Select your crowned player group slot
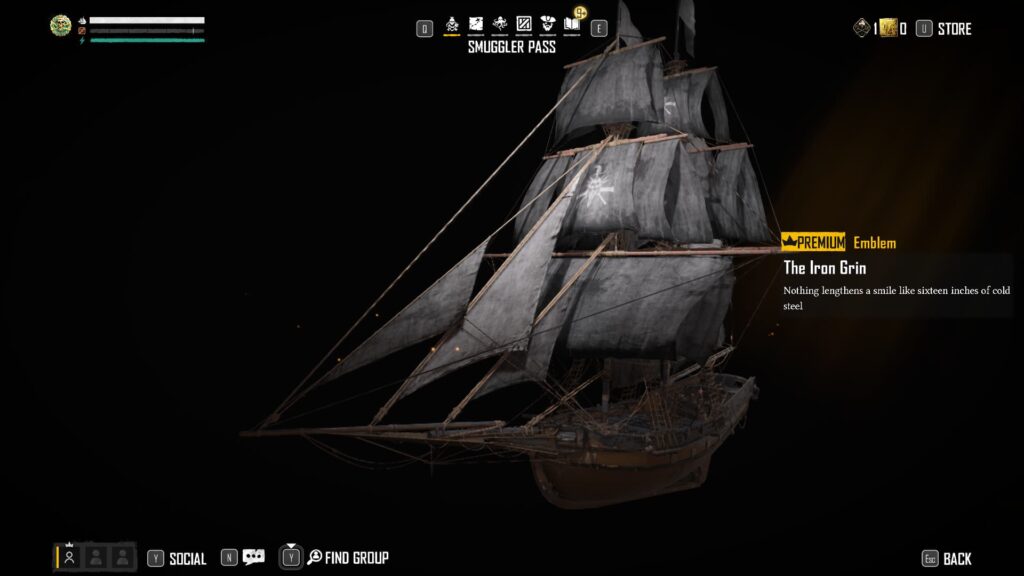1024x576 pixels. pyautogui.click(x=69, y=557)
